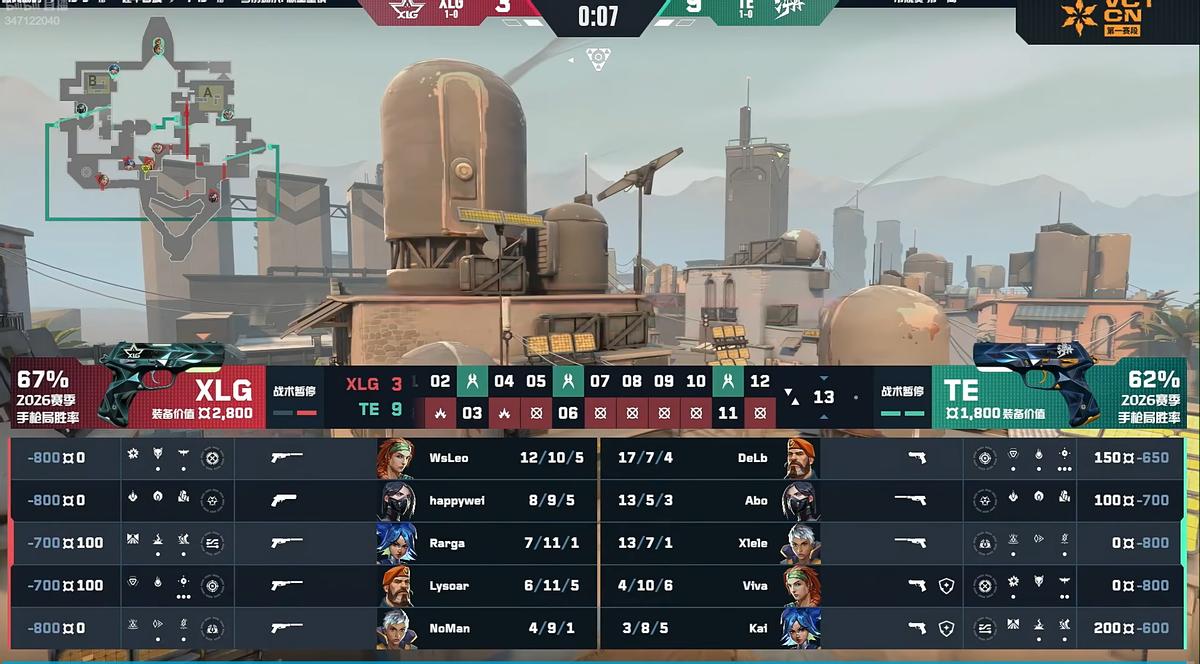Select Lysoar's agent portrait

tap(396, 586)
